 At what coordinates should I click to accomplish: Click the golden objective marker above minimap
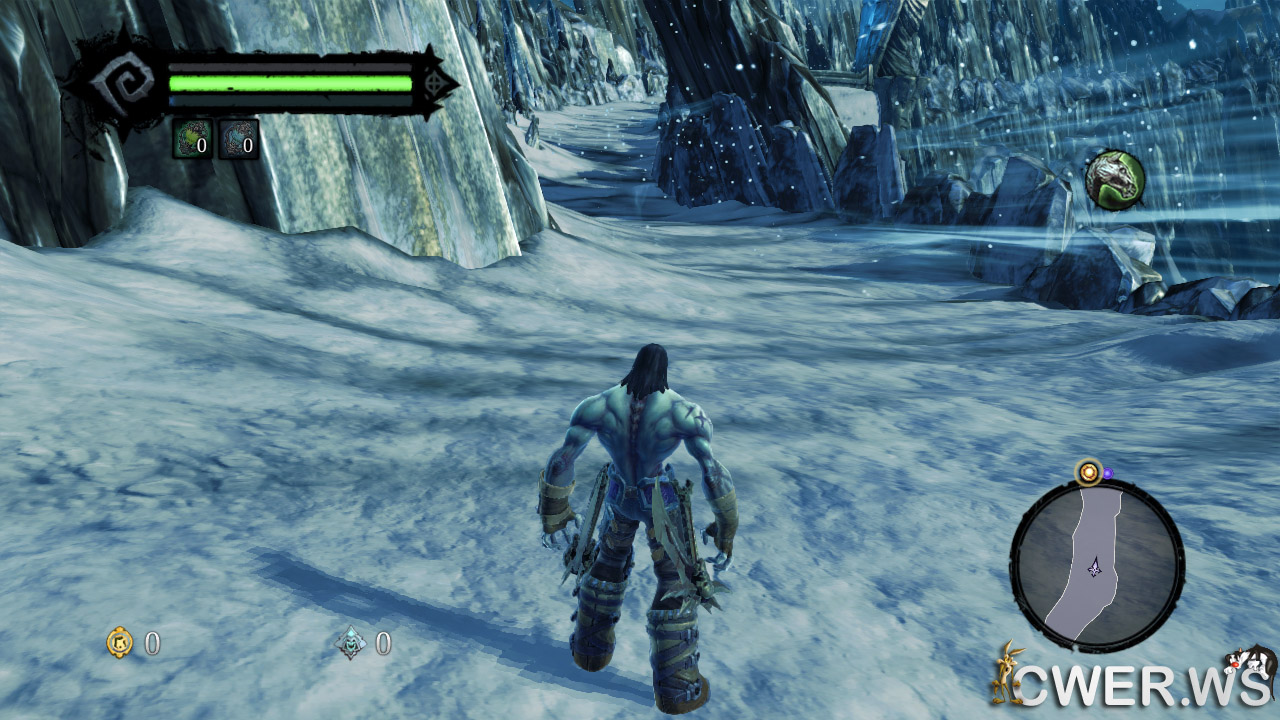1087,471
